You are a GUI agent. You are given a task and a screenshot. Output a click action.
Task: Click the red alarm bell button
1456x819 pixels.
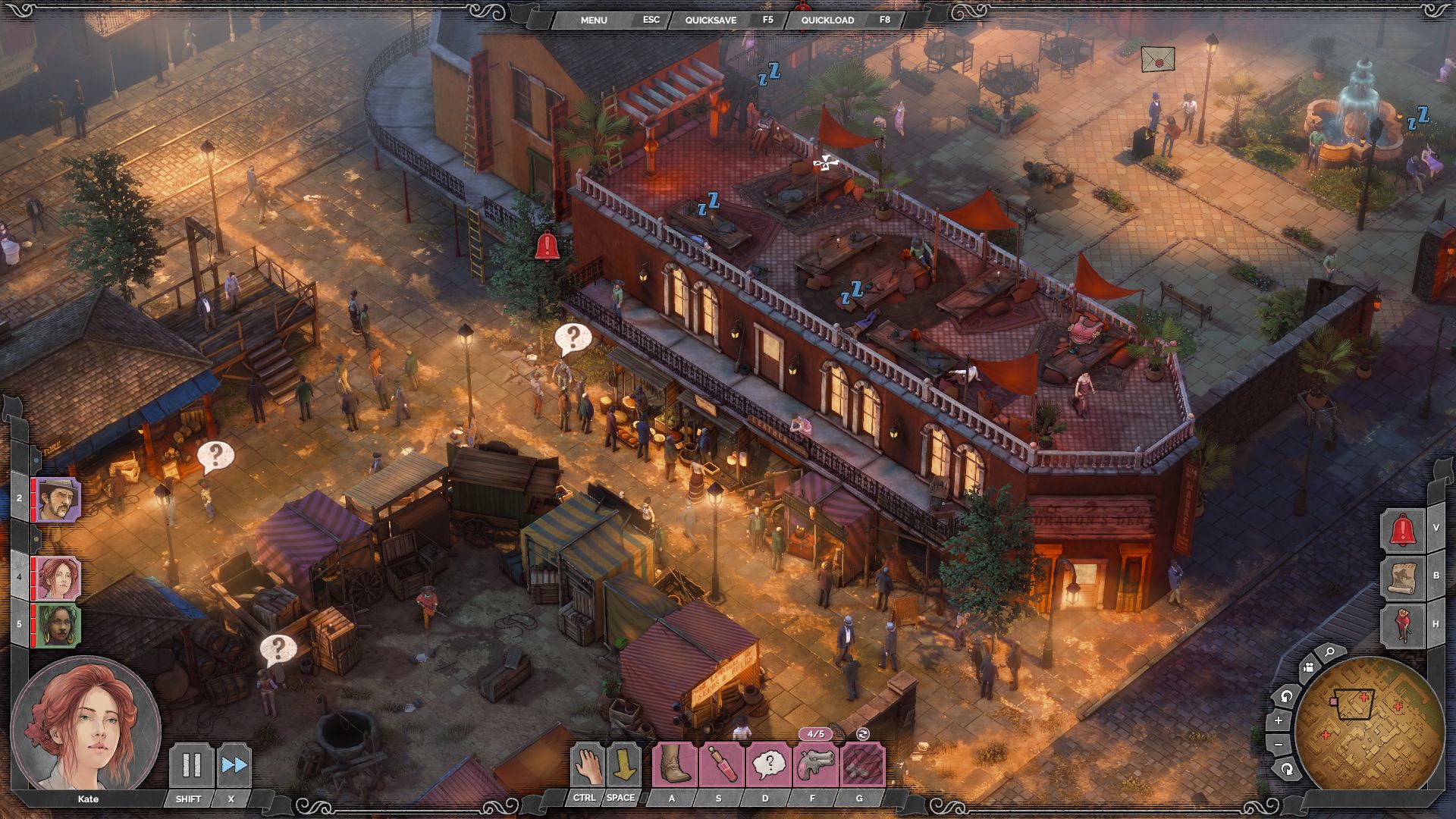coord(1402,529)
